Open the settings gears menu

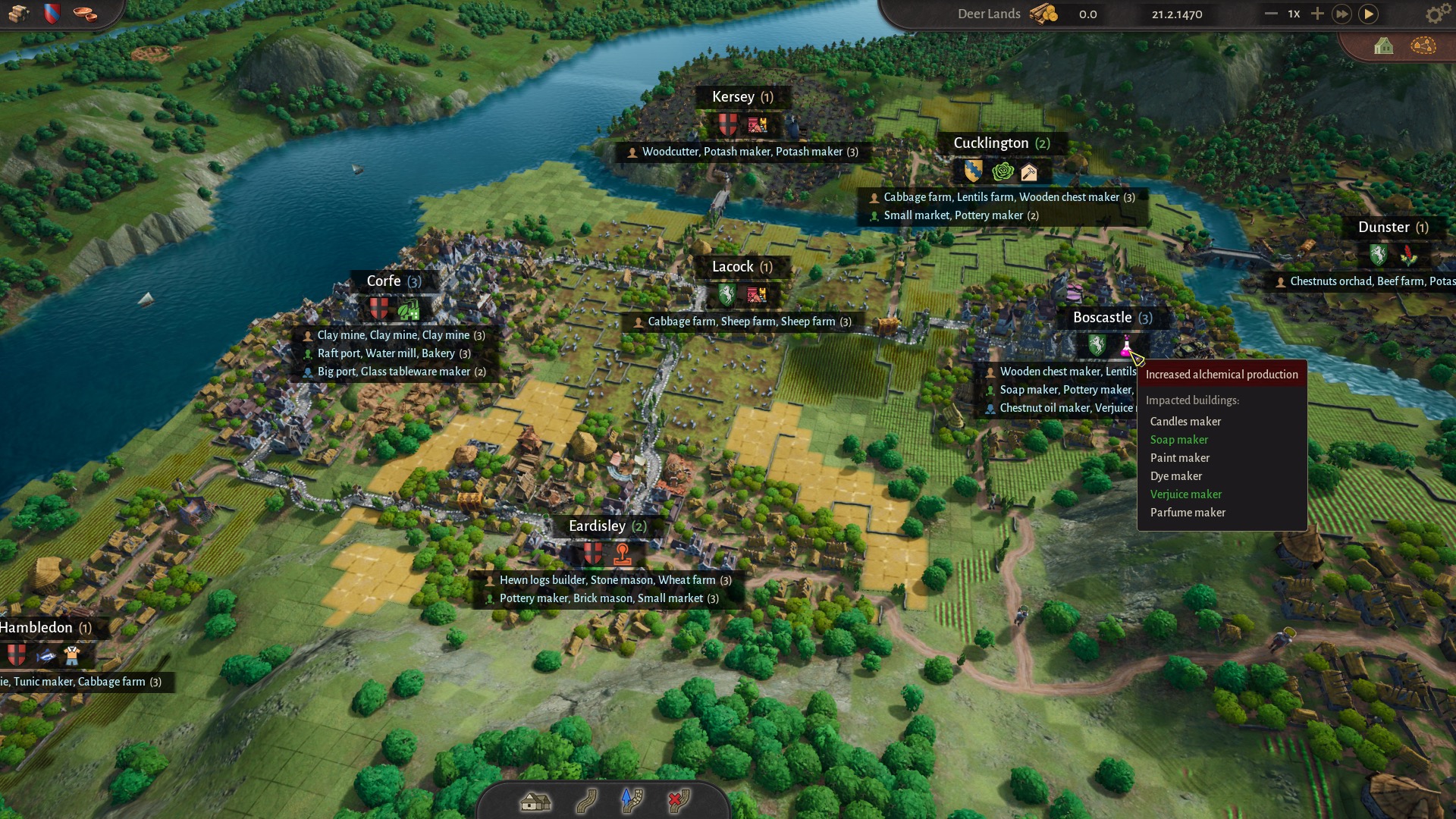(1435, 14)
